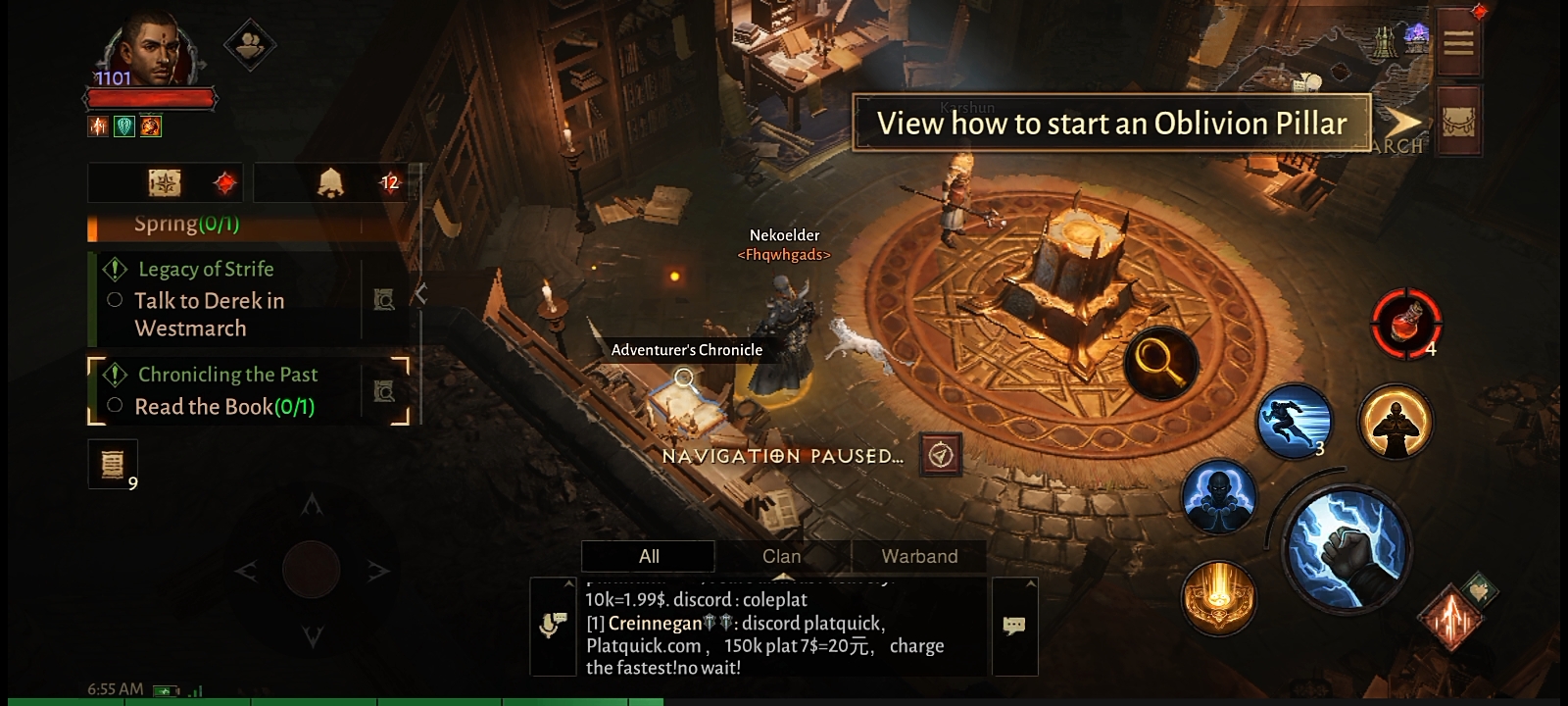1568x706 pixels.
Task: Open the chat message bubble button
Action: (1014, 626)
